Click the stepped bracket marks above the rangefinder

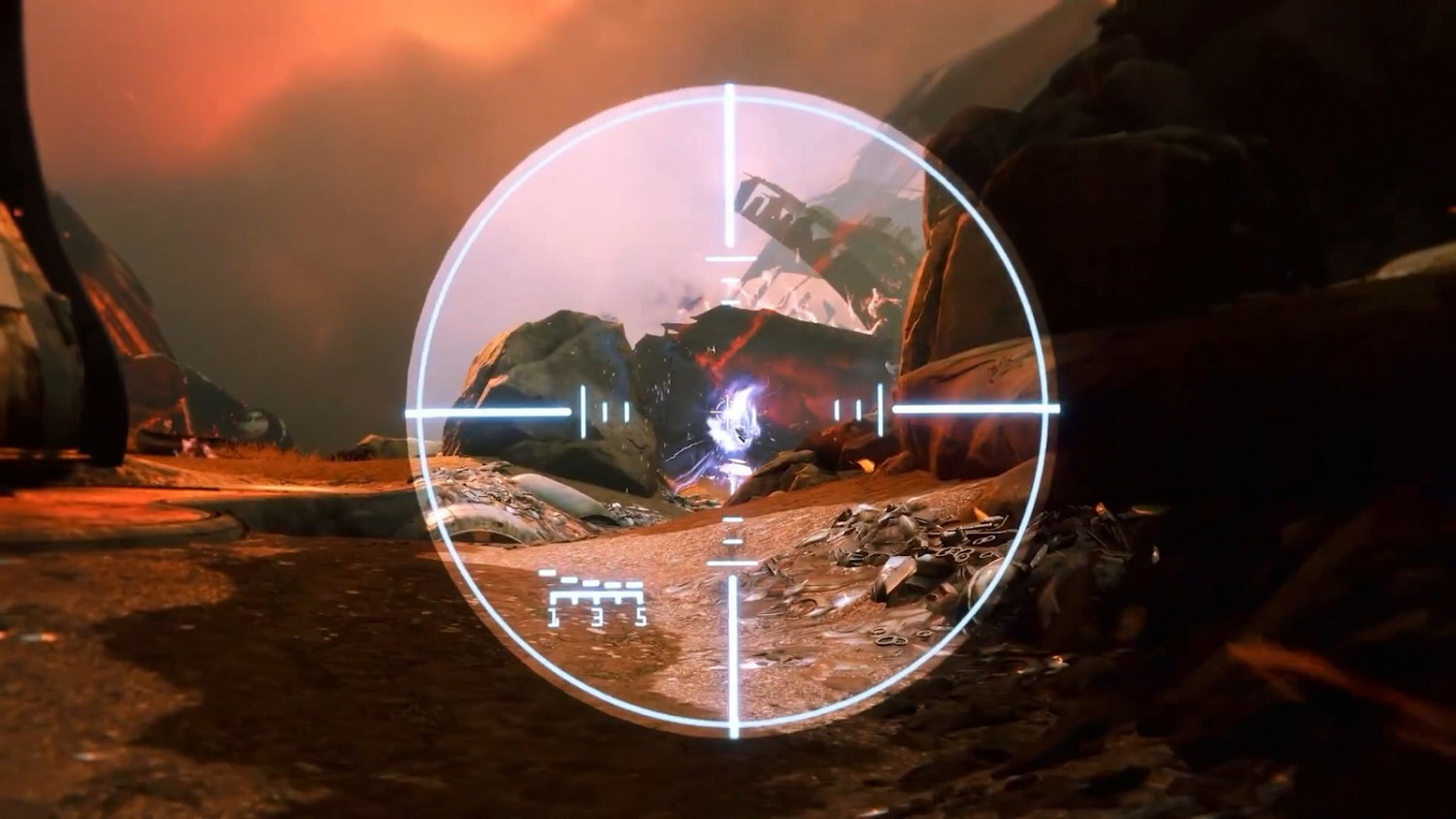[x=592, y=580]
